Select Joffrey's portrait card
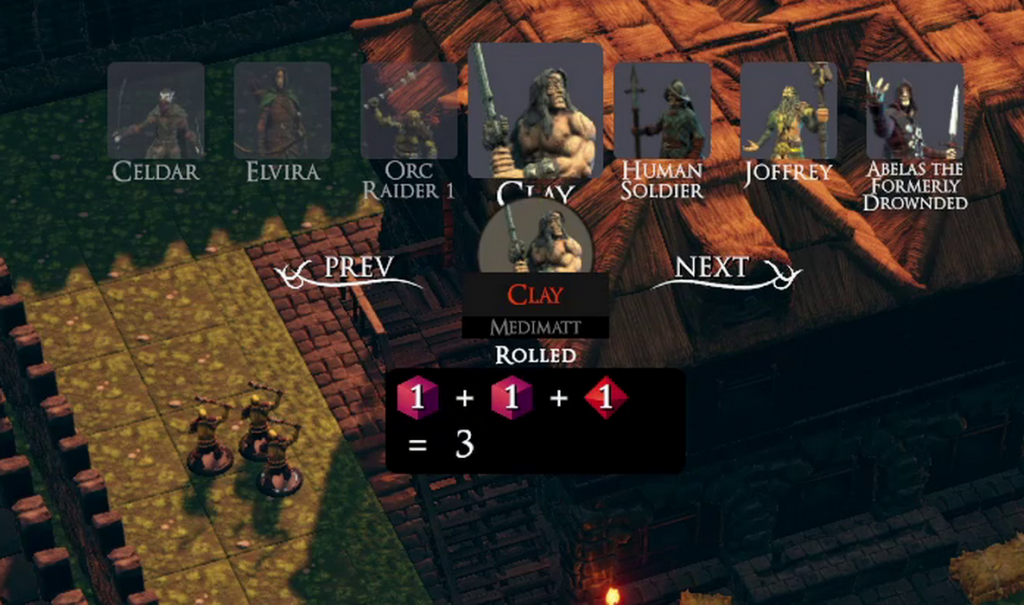This screenshot has height=605, width=1024. [789, 110]
